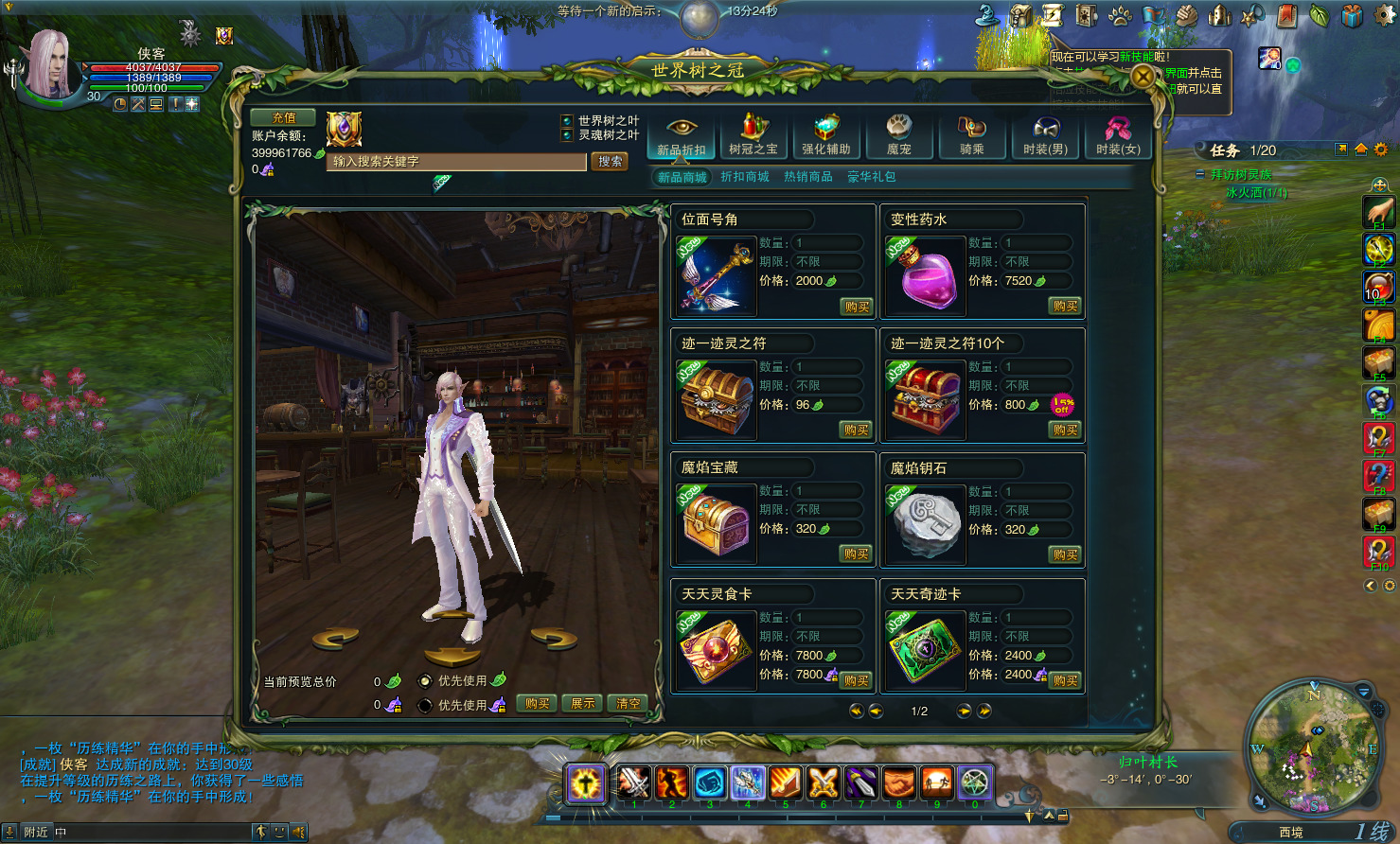Select the 魔焰钥石 stone key thumbnail
Viewport: 1400px width, 844px height.
click(x=924, y=523)
